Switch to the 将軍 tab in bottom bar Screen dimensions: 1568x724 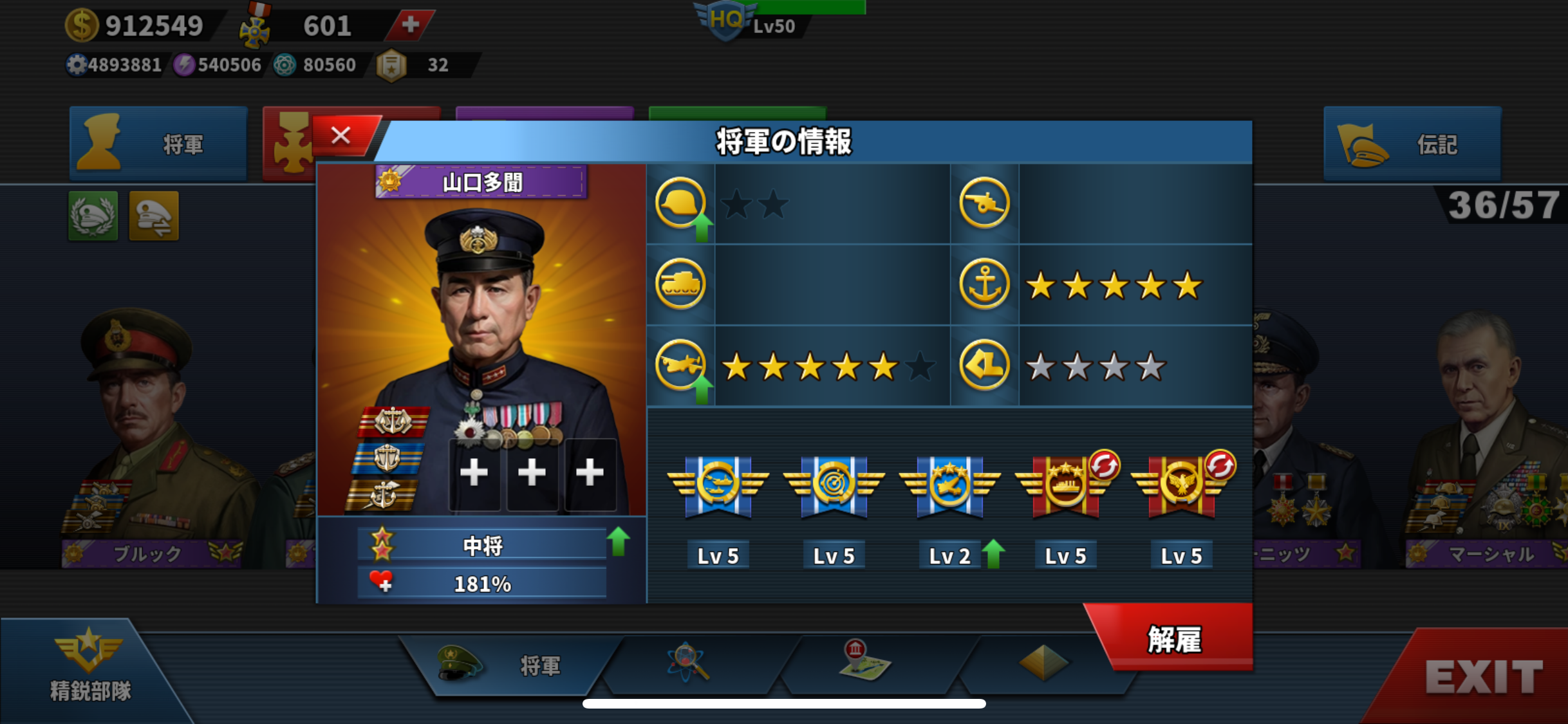pyautogui.click(x=509, y=665)
